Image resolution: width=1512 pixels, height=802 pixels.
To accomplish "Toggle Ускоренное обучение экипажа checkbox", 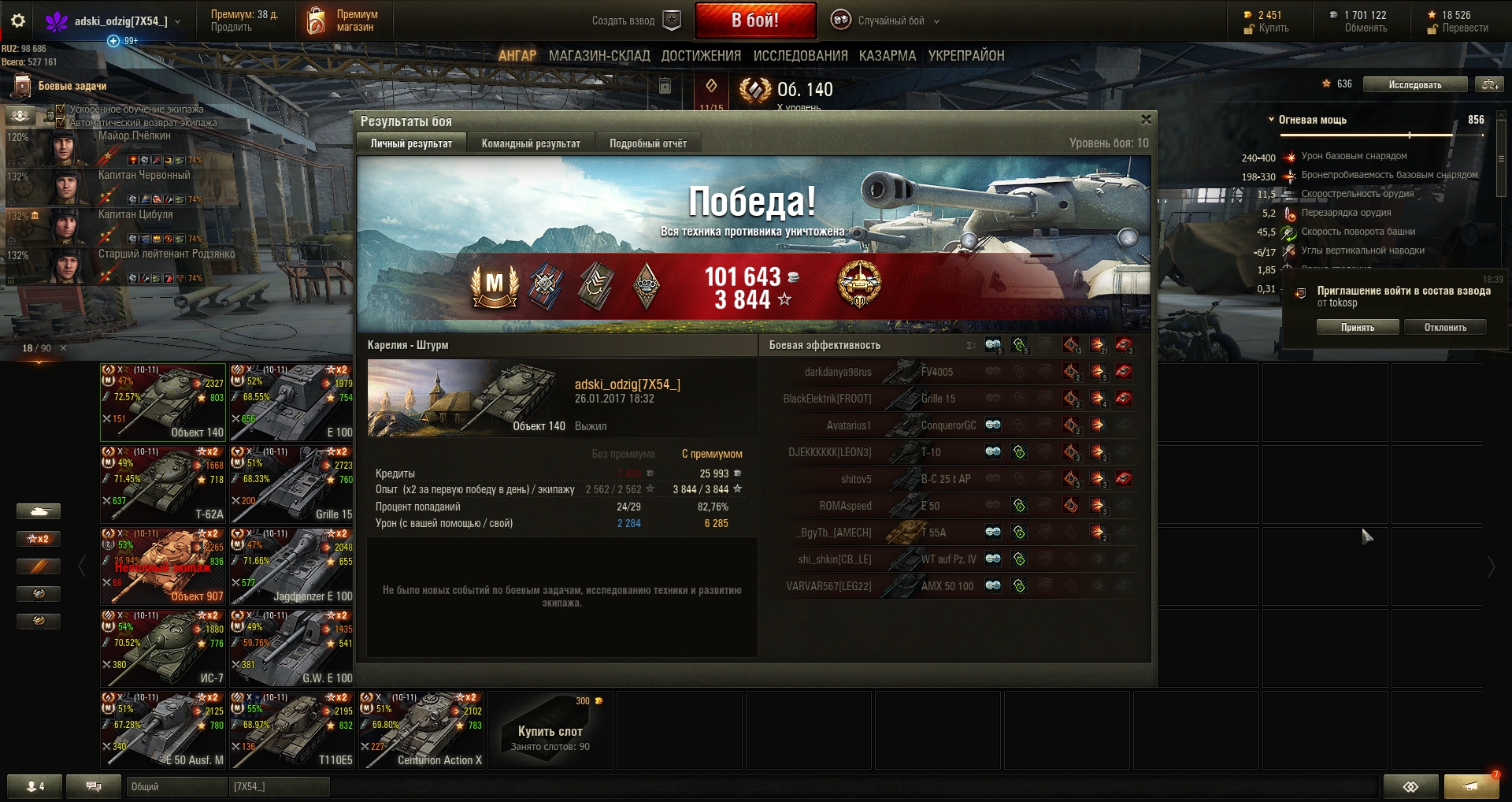I will point(61,110).
